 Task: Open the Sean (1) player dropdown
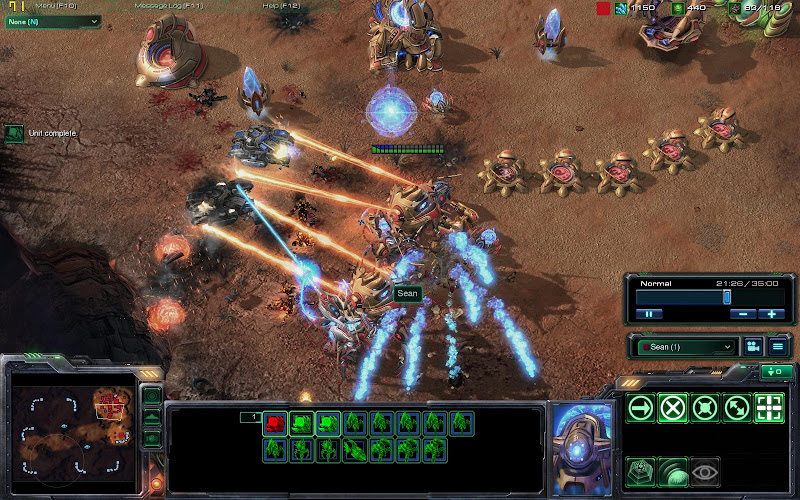(687, 347)
